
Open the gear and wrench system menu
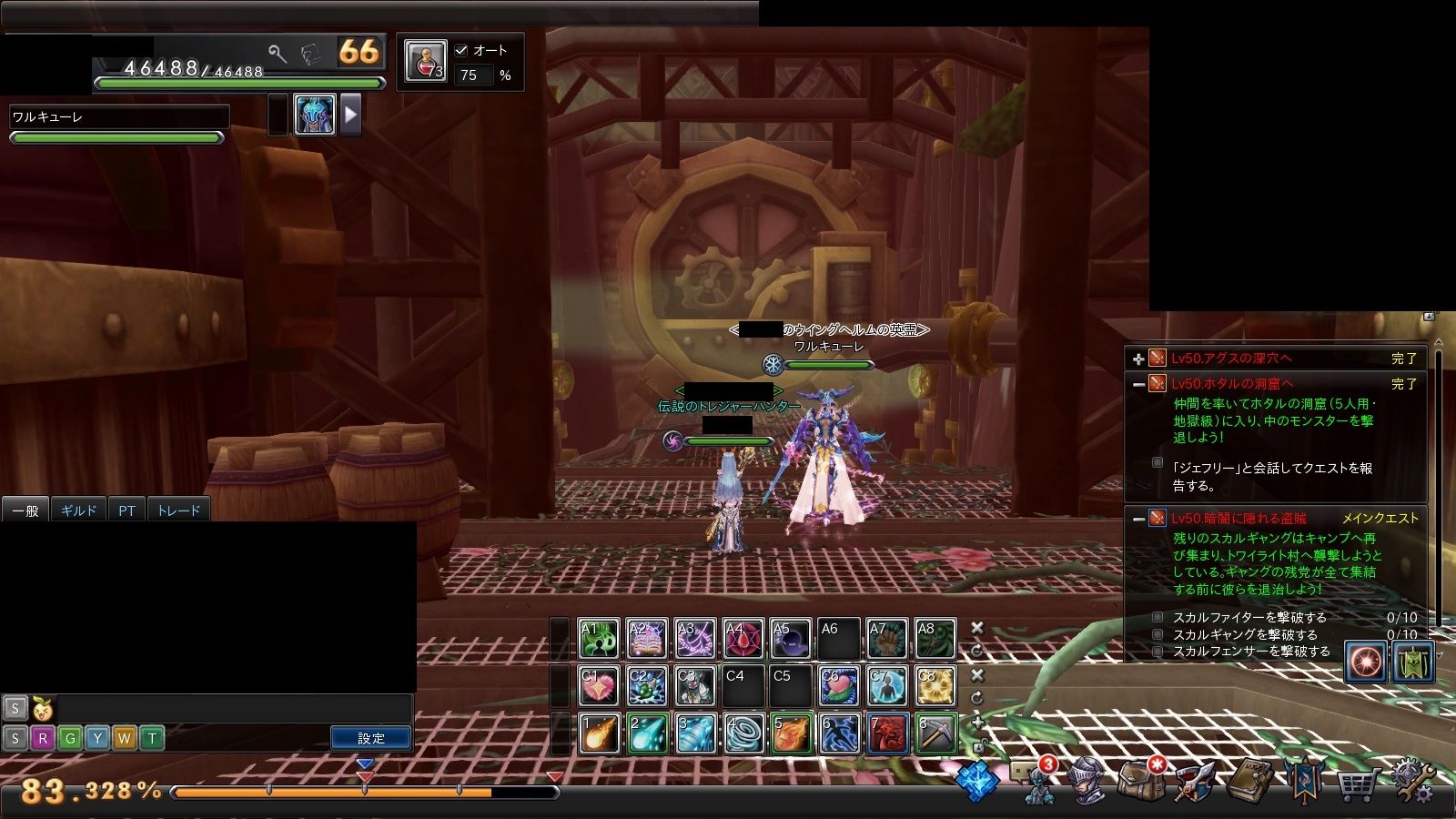(x=1411, y=781)
